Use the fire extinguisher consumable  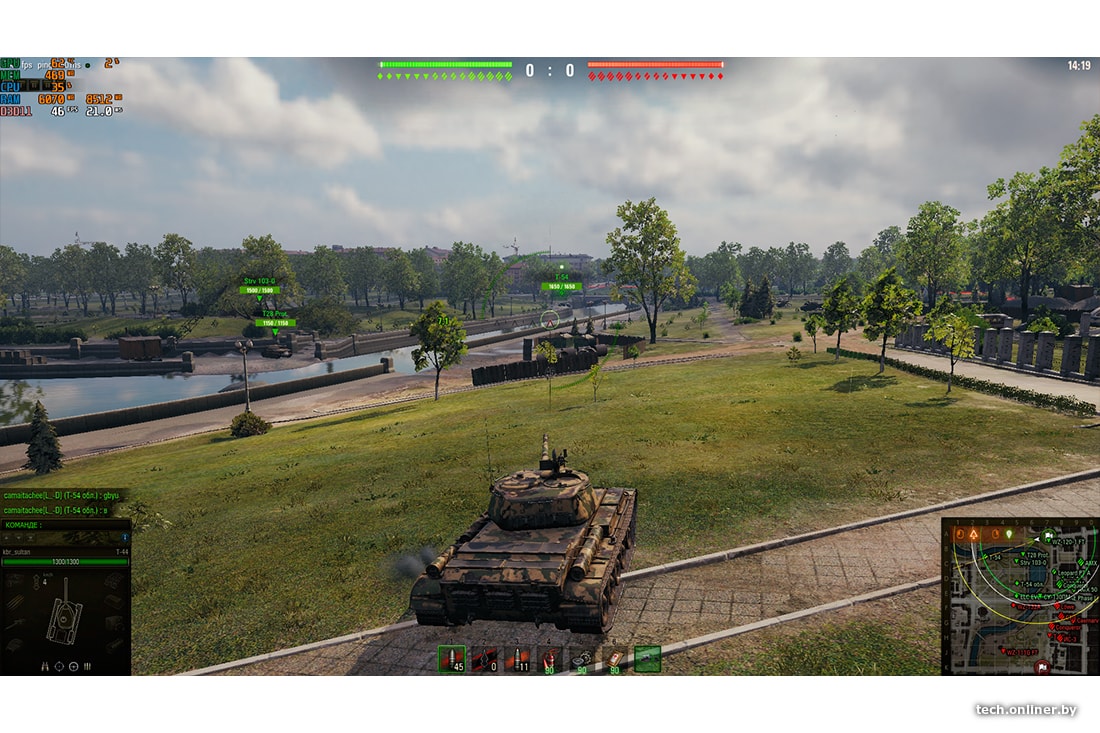pyautogui.click(x=550, y=659)
